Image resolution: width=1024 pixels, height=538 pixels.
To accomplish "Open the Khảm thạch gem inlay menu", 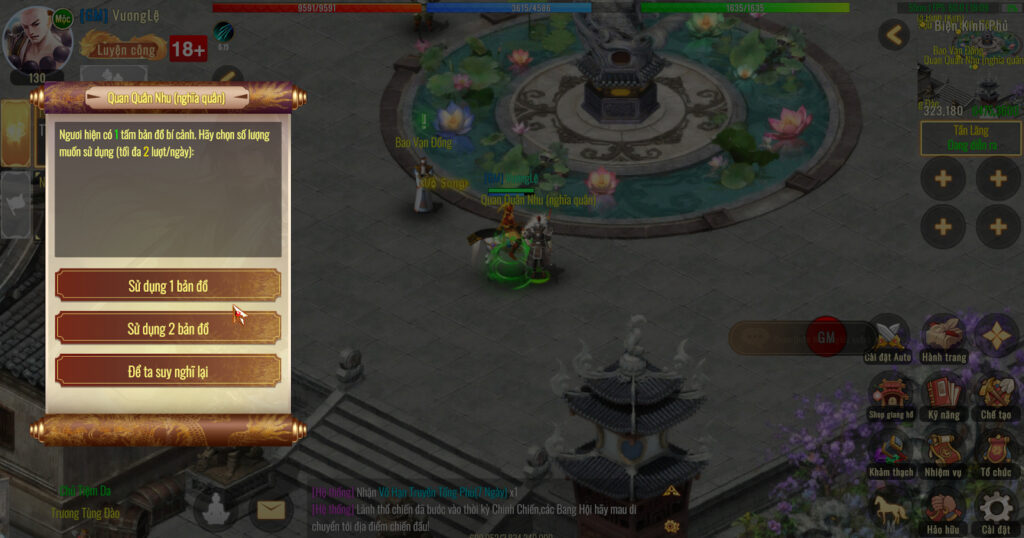I will coord(889,450).
